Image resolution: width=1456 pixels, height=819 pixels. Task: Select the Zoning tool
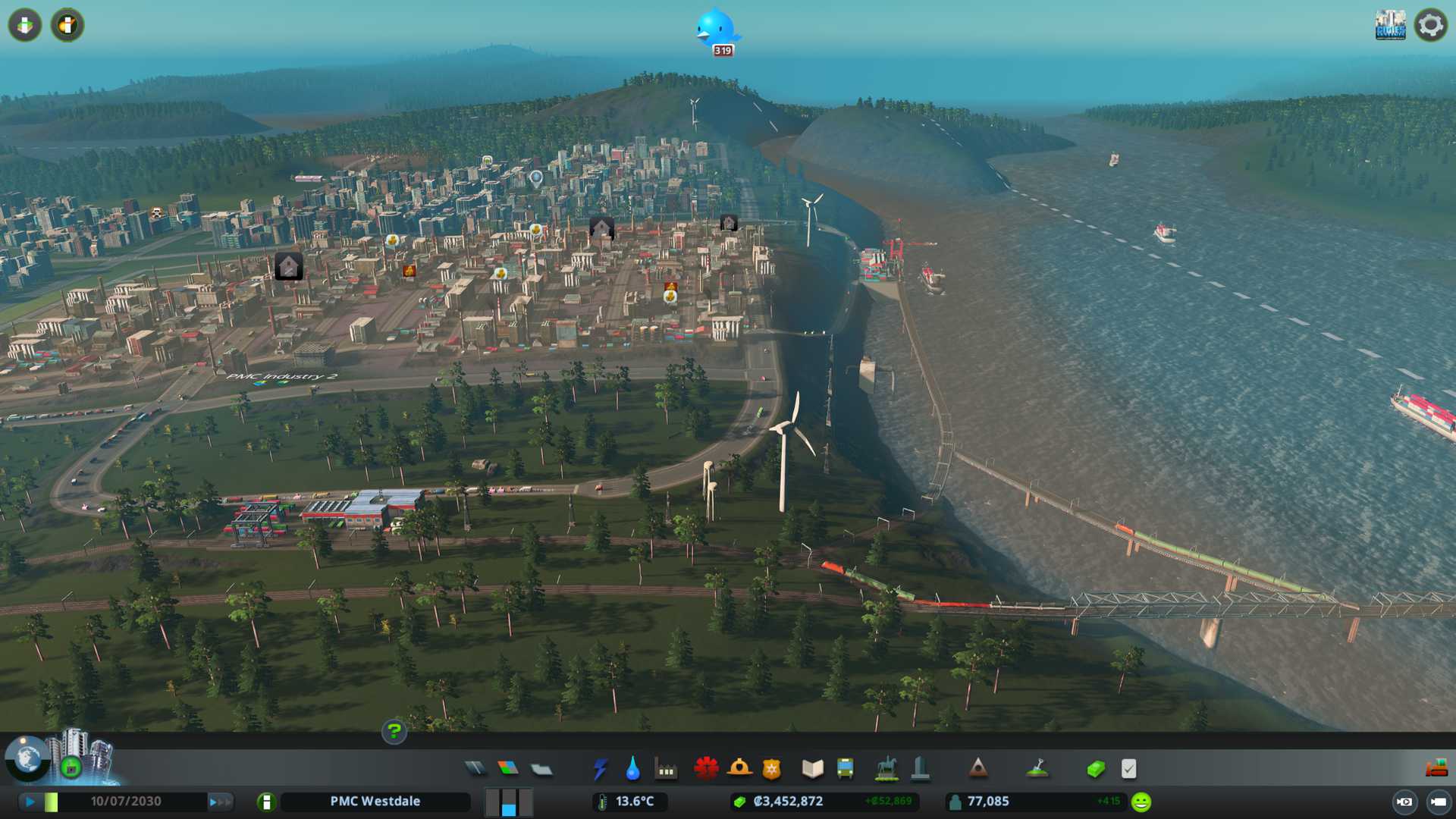[x=508, y=769]
